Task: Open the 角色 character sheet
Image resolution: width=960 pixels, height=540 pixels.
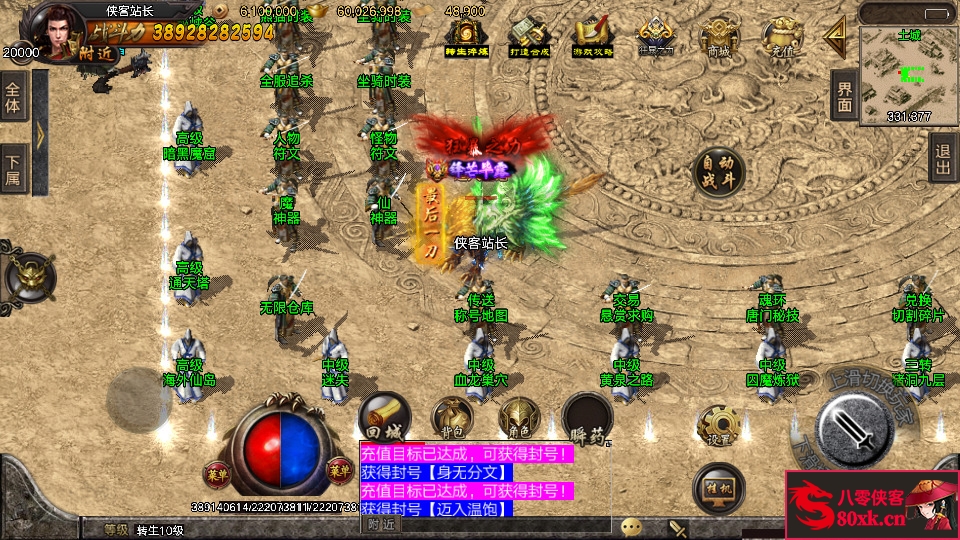Action: tap(519, 418)
